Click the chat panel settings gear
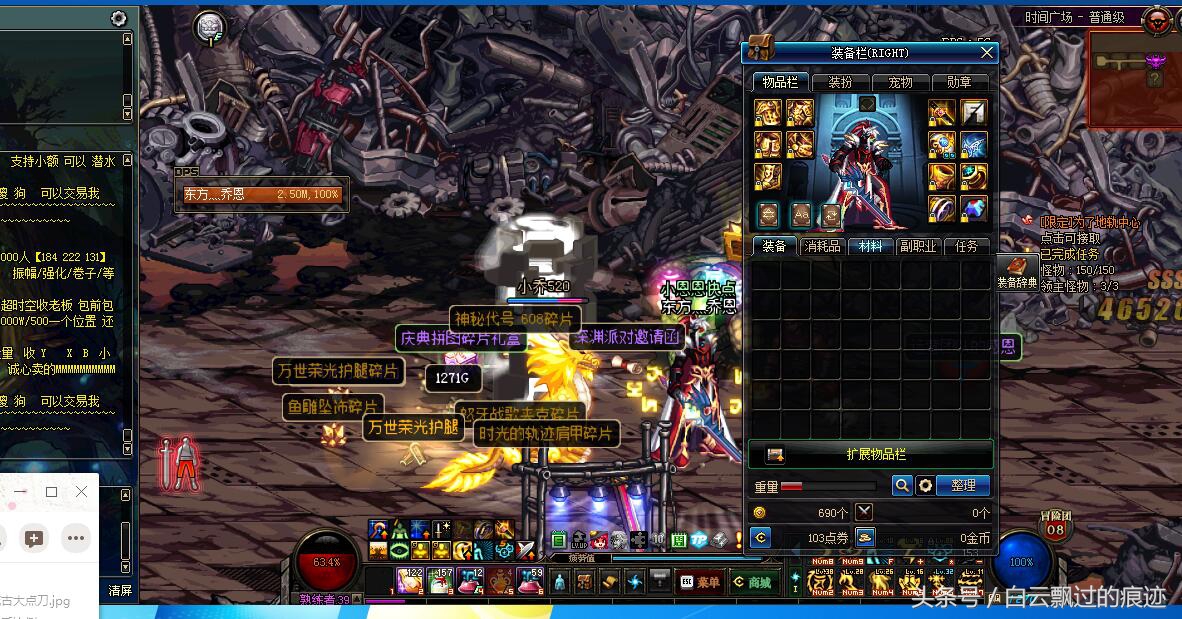 coord(119,18)
